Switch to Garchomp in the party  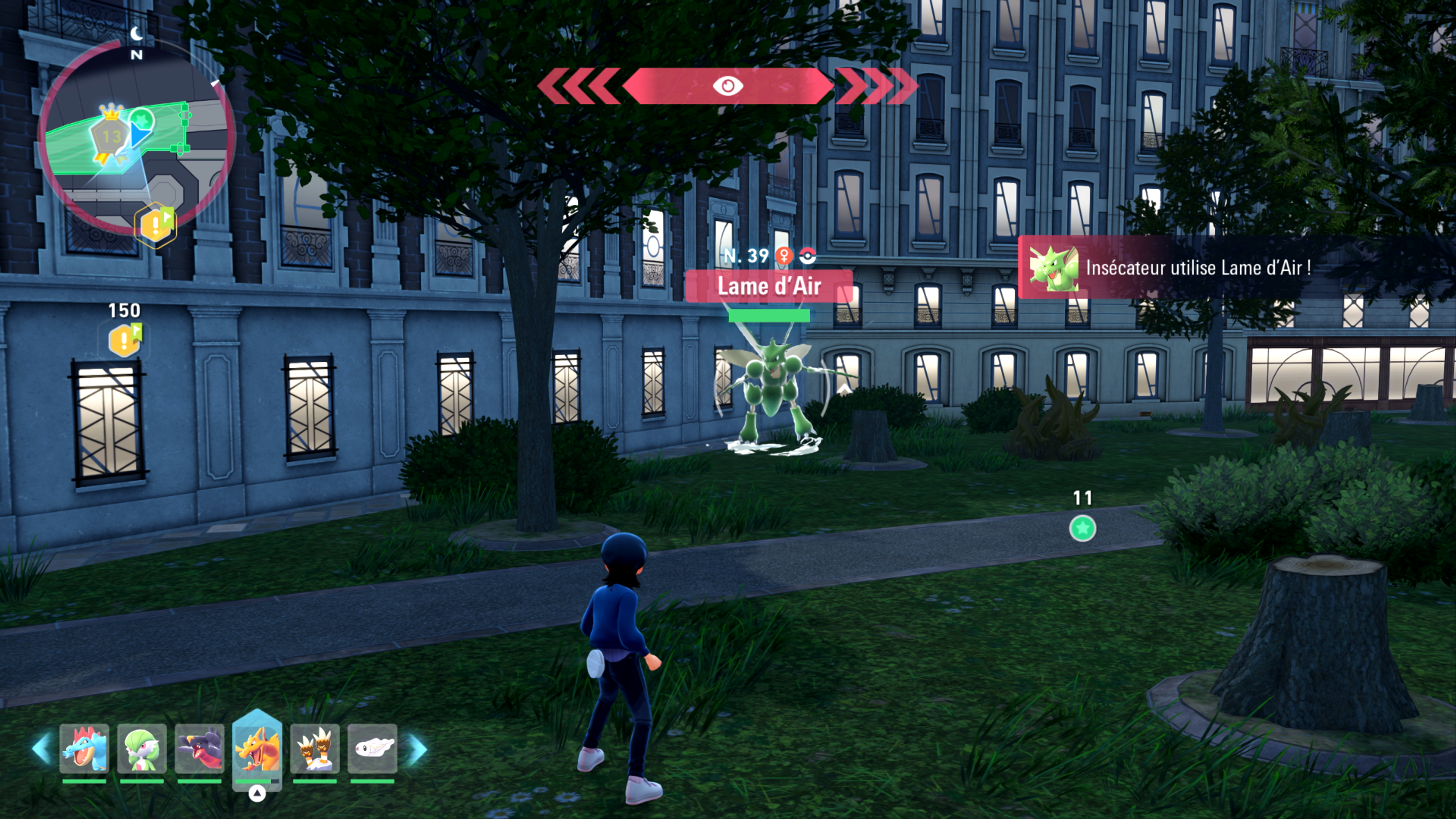coord(199,748)
